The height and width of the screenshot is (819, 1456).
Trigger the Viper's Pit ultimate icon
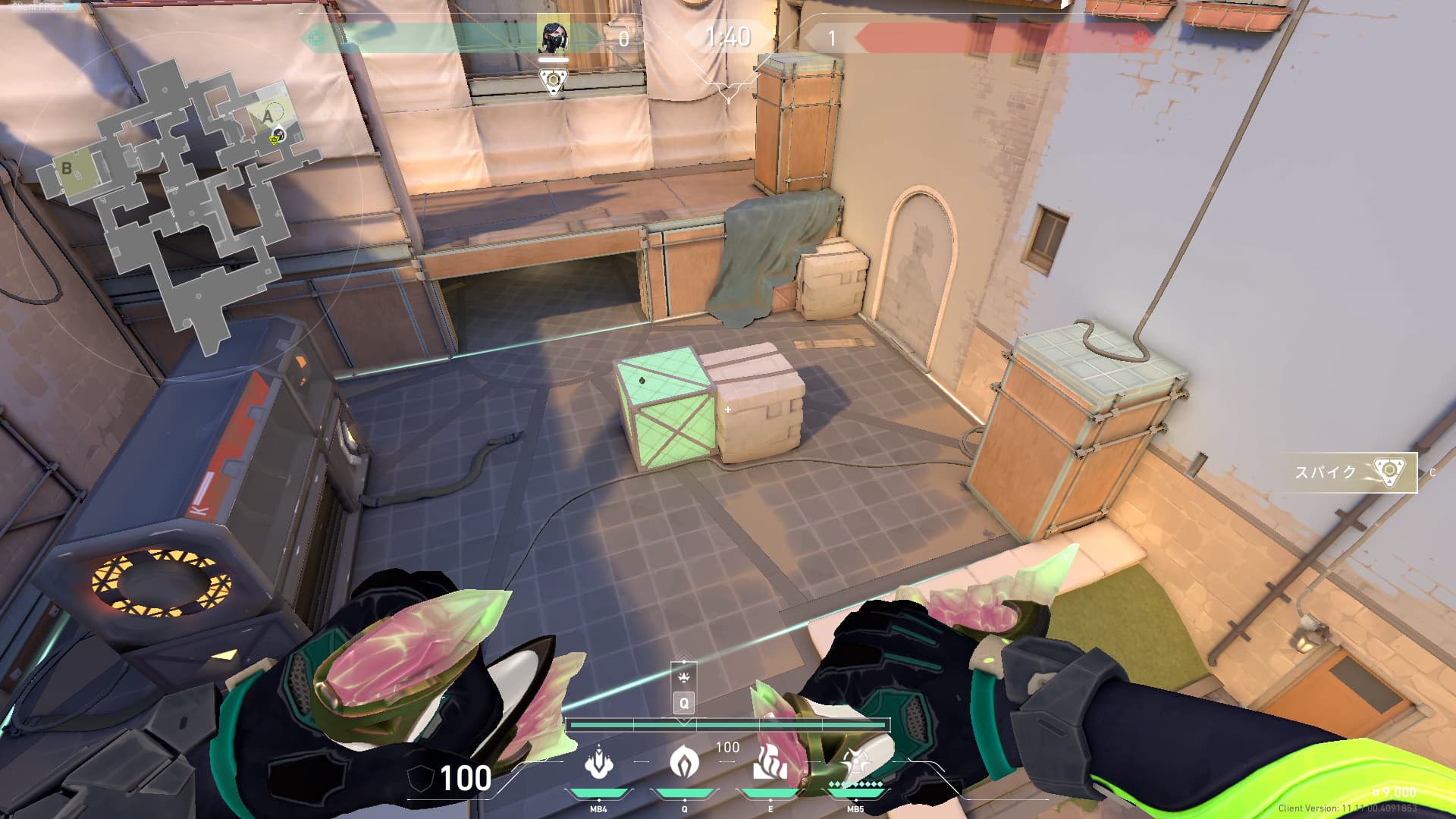point(855,763)
